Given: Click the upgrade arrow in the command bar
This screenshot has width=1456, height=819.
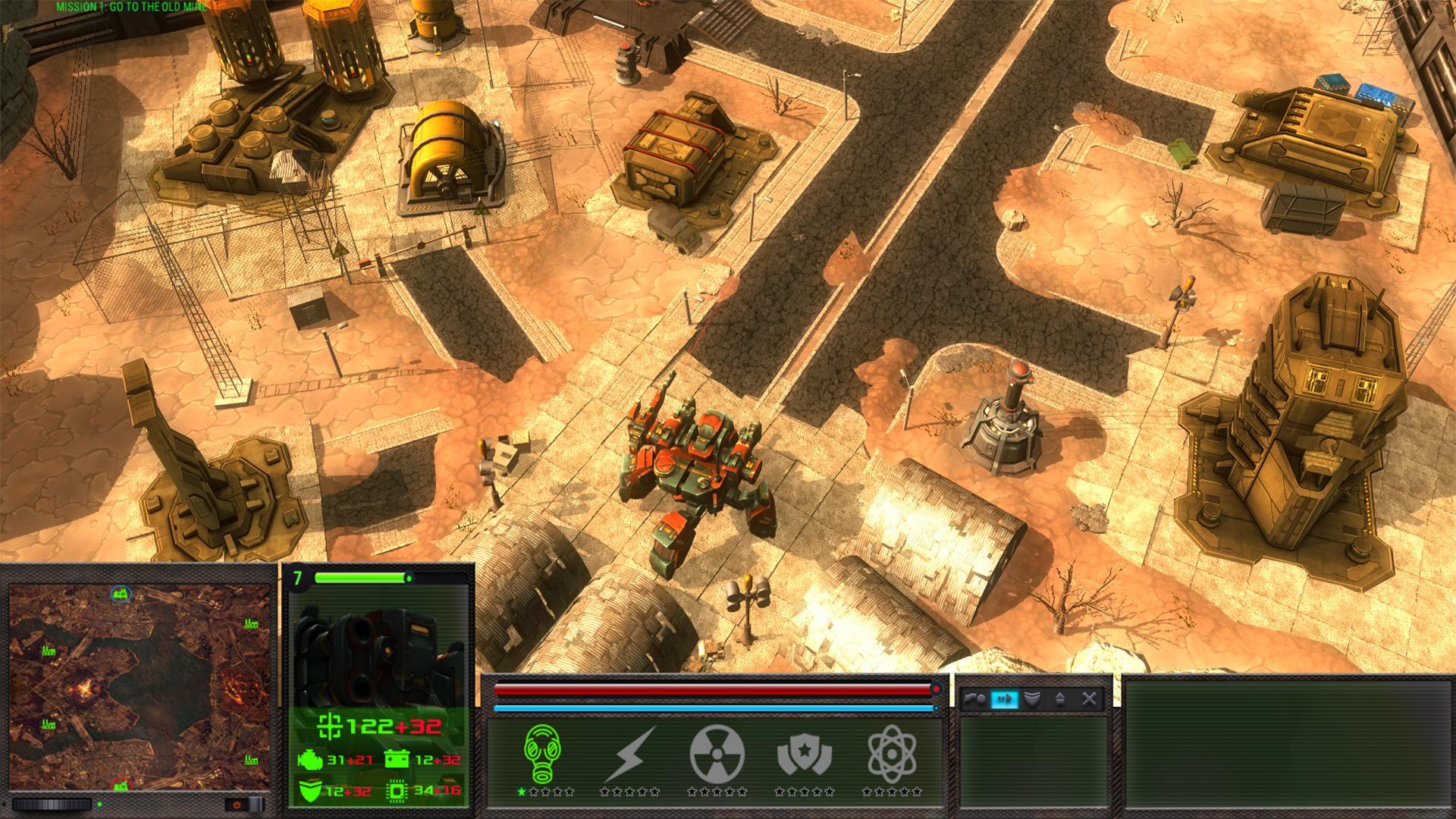Looking at the screenshot, I should (x=1061, y=698).
